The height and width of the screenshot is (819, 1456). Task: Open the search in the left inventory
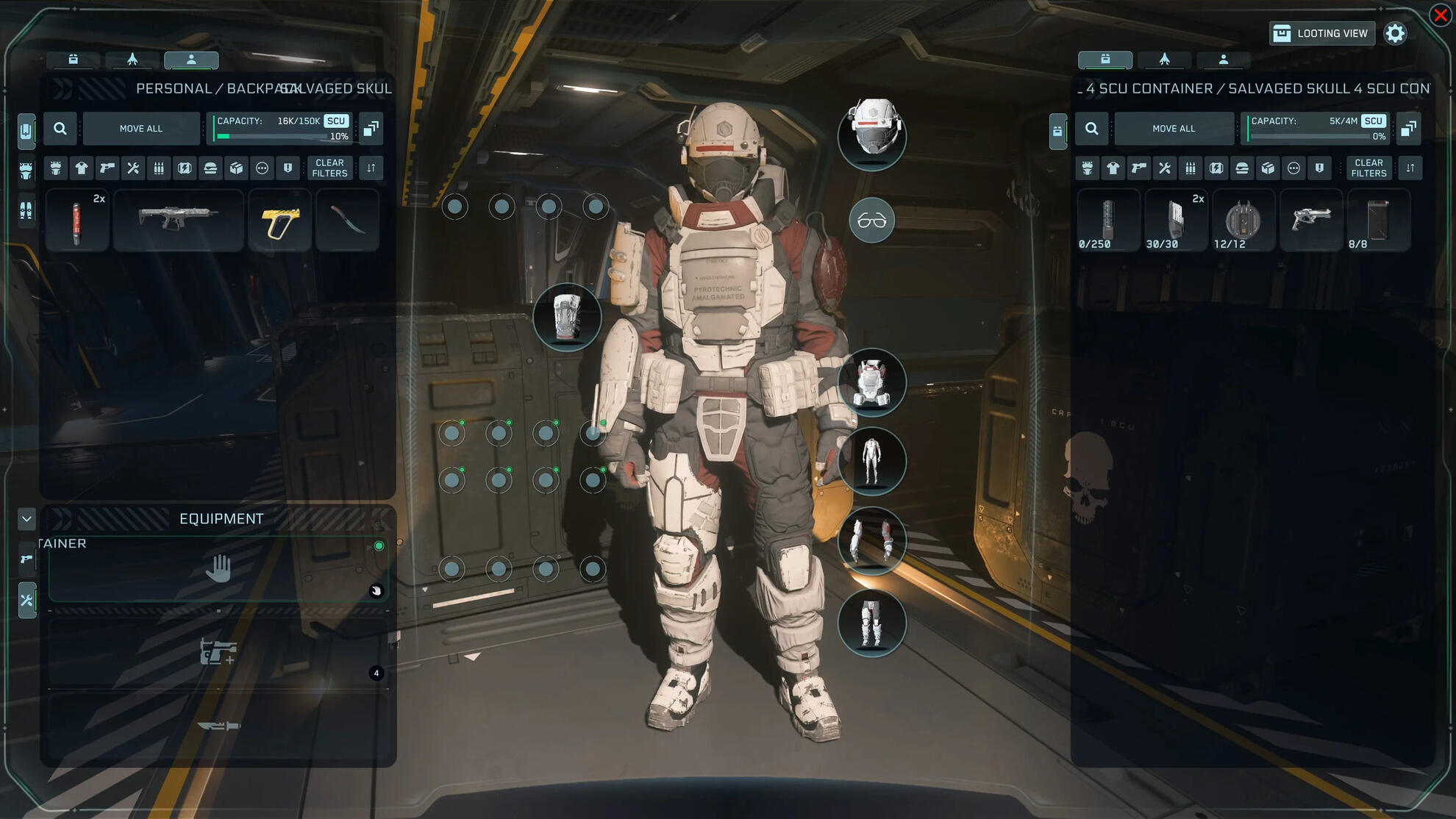coord(60,128)
